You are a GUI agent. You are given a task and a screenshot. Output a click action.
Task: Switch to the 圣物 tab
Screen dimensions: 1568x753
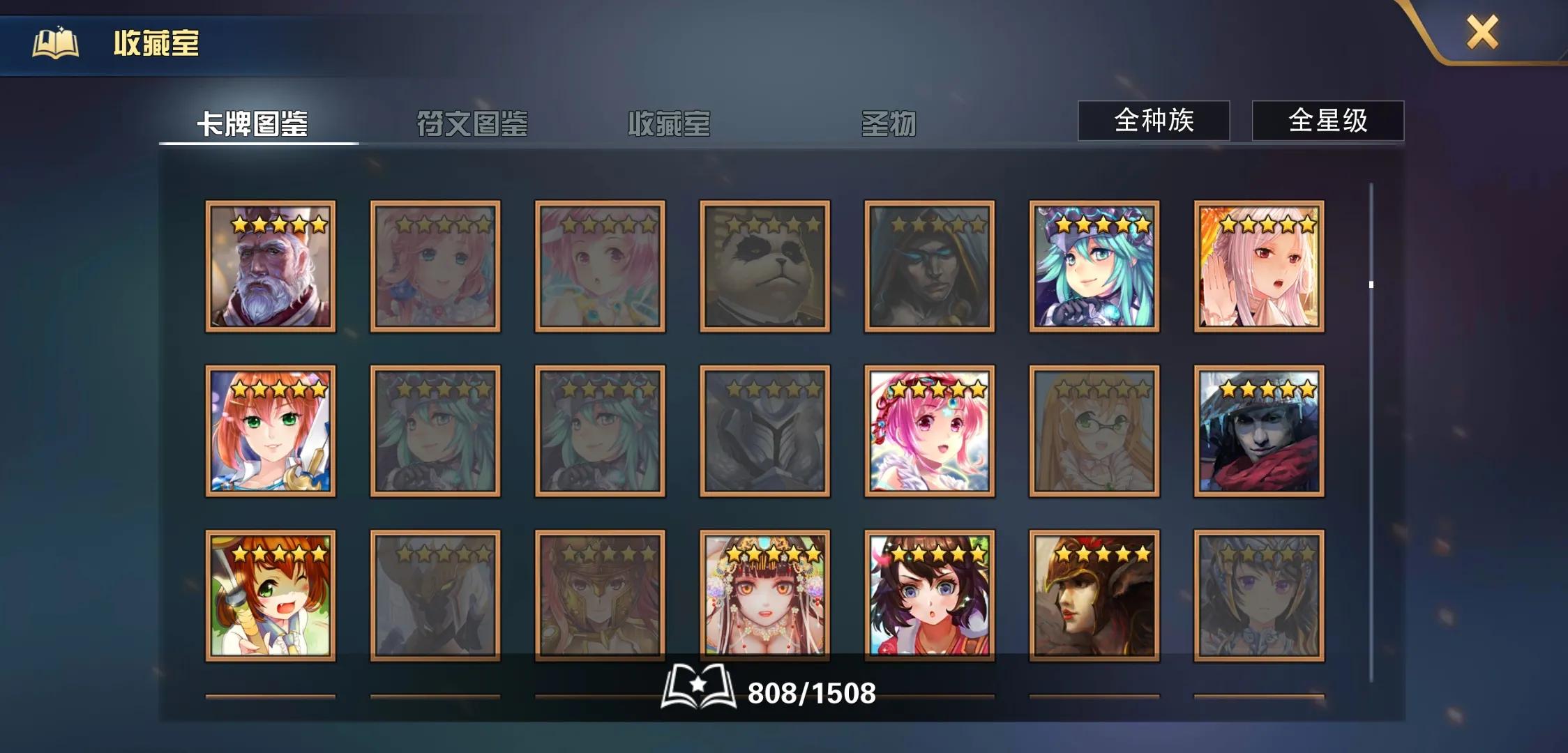pos(889,124)
